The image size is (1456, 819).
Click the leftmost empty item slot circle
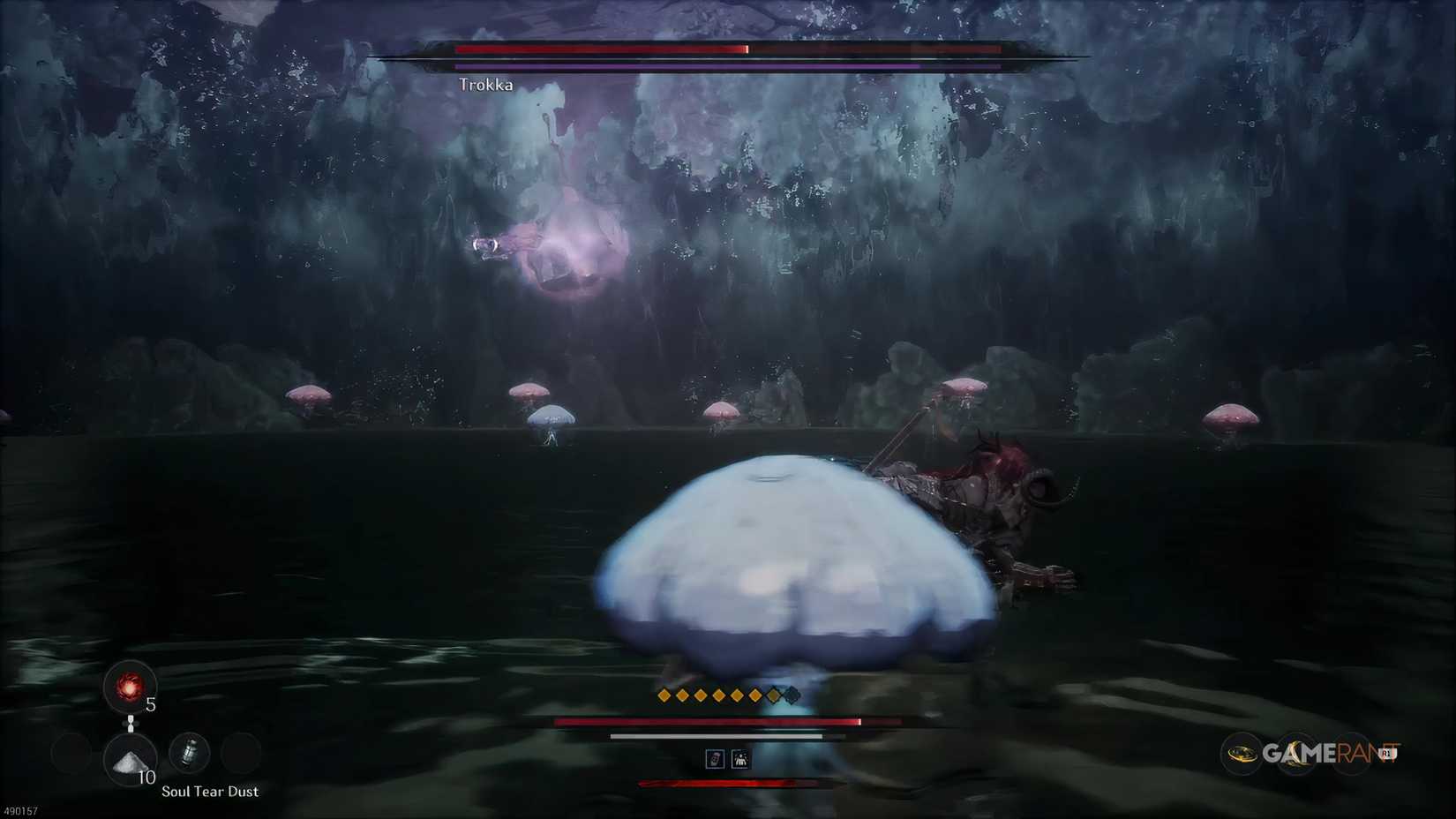click(x=71, y=753)
